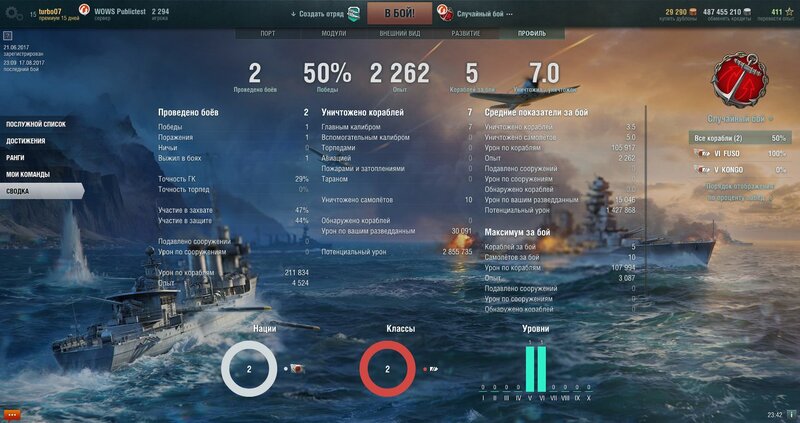Choose the V KONGO ship row

tap(740, 170)
